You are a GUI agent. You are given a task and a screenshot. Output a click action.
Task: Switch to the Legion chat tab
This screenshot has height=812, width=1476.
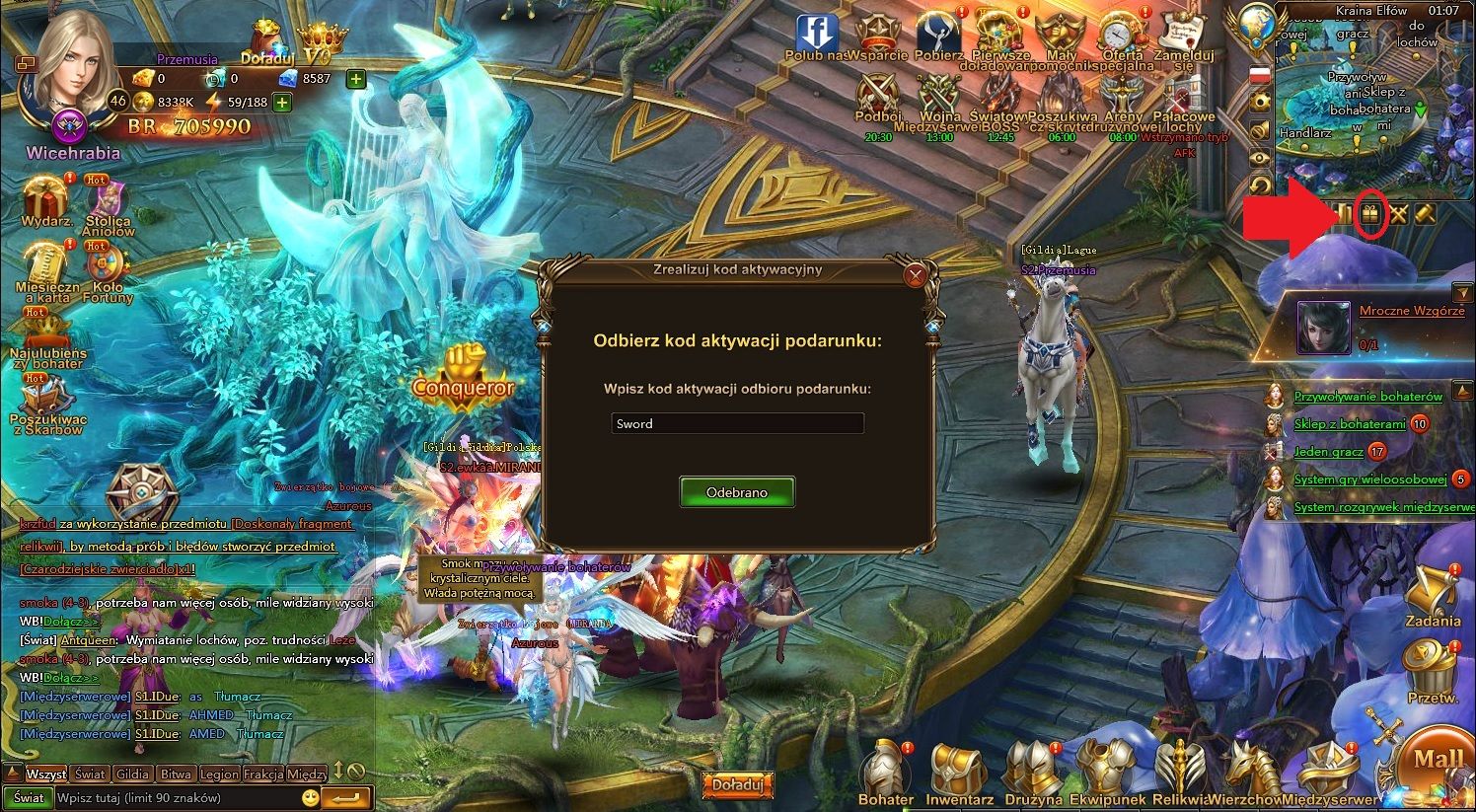219,774
